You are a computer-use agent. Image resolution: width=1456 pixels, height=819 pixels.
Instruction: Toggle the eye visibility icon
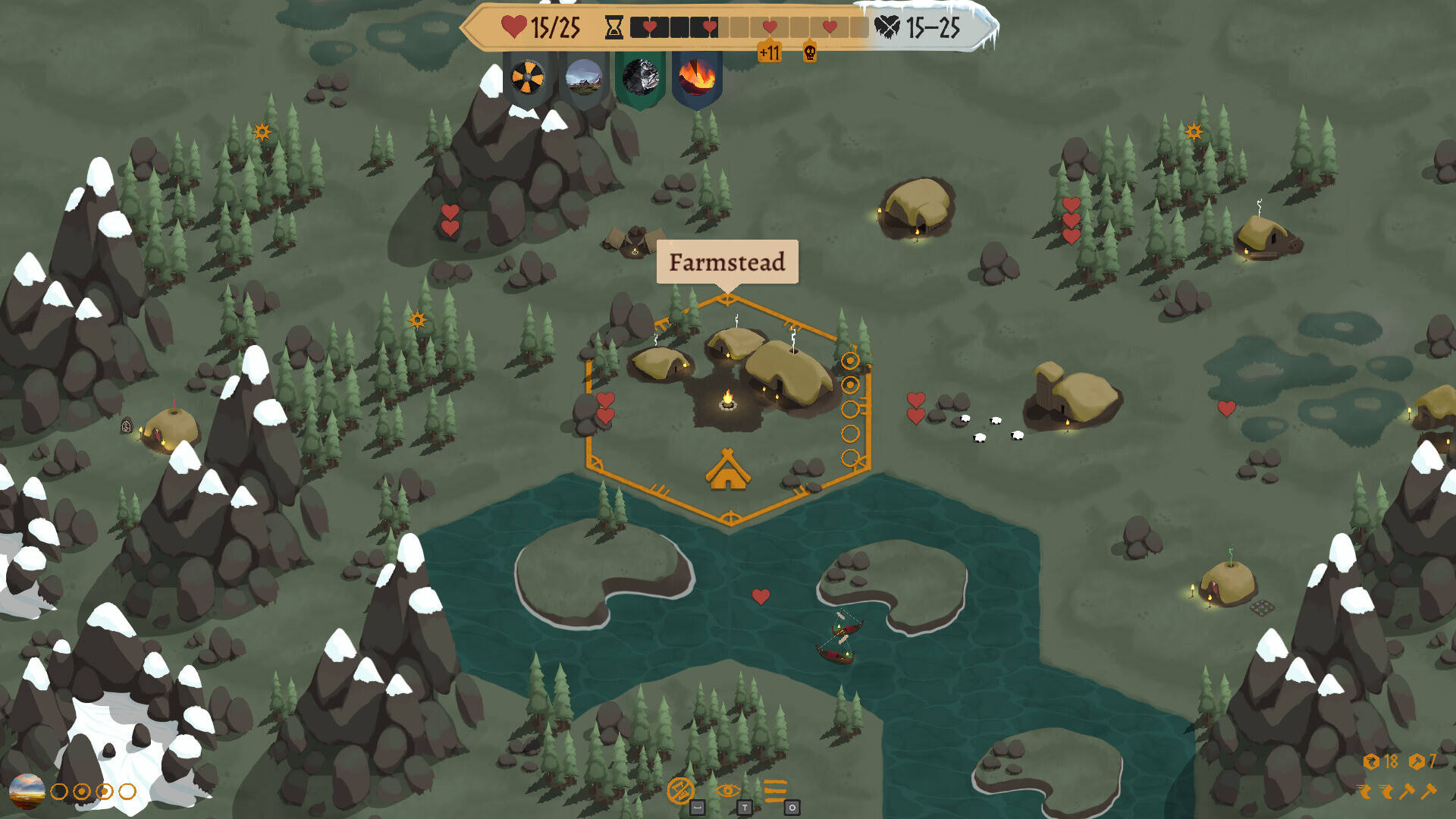tap(727, 790)
